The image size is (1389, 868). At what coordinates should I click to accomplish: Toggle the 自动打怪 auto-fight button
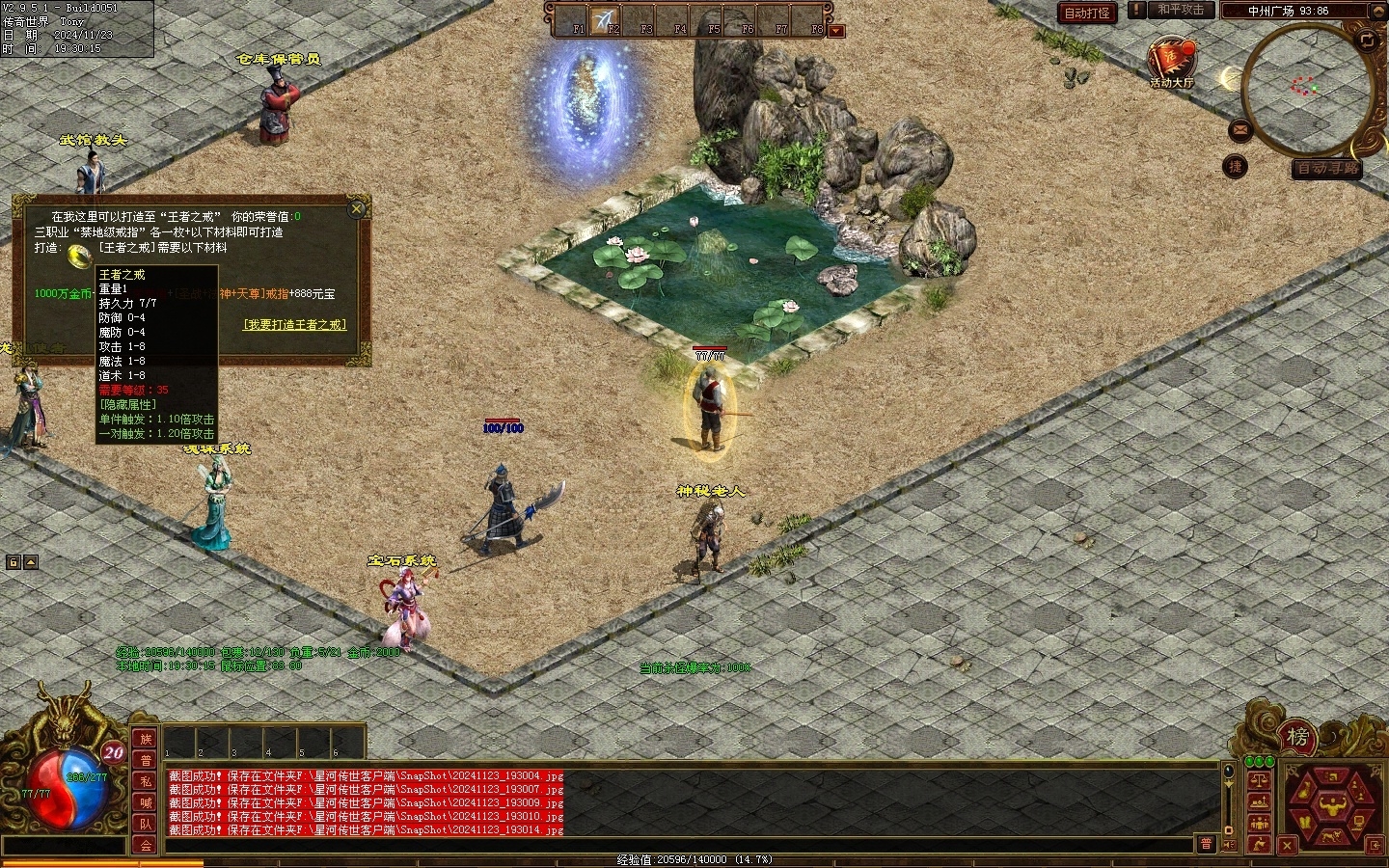point(1086,13)
